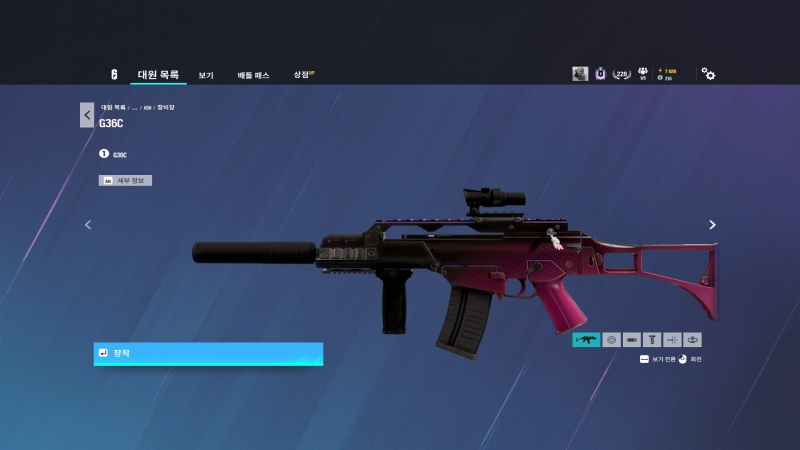Choose the sight attachment category icon

[611, 340]
